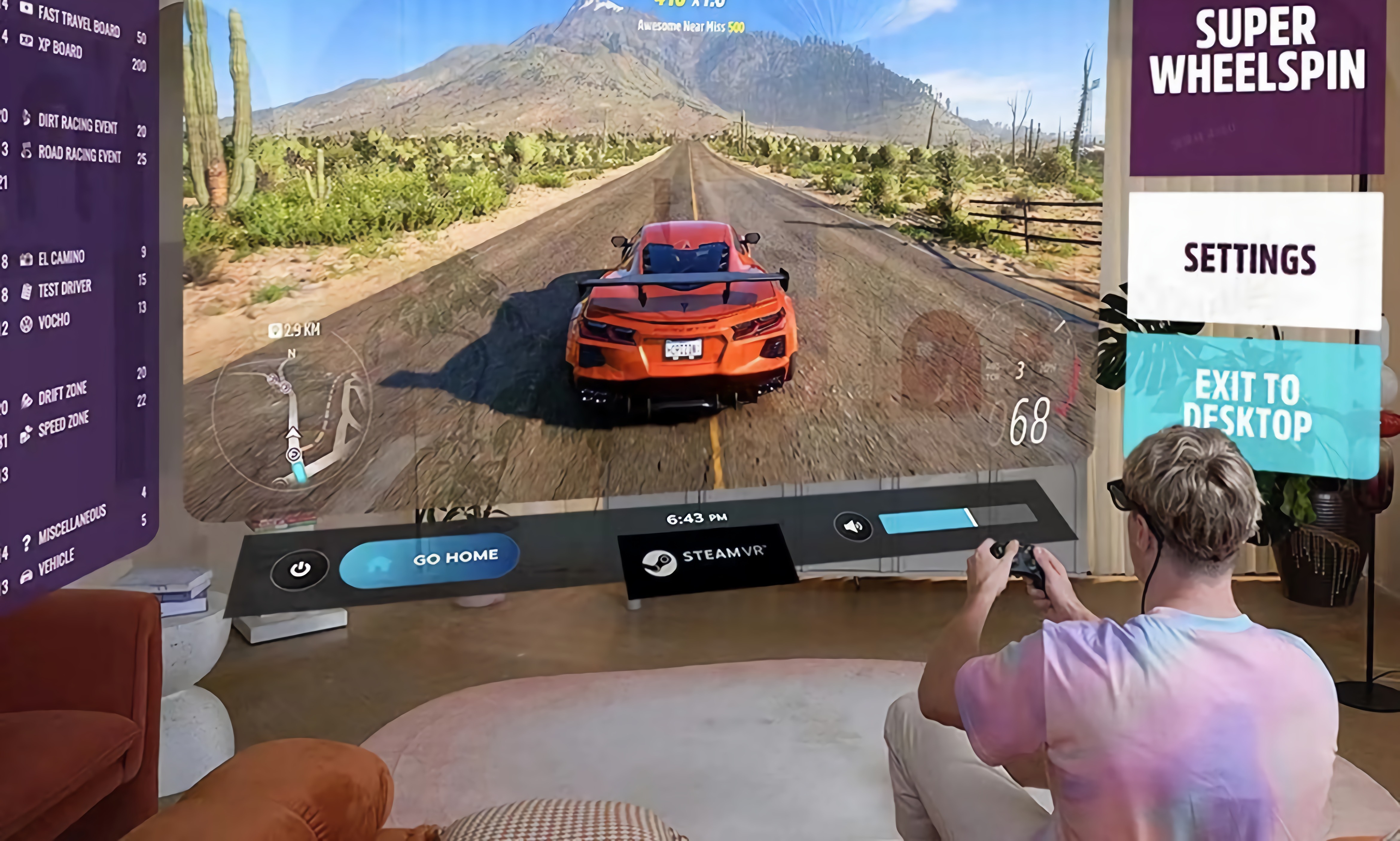1400x841 pixels.
Task: Select the Speed Zone entry
Action: pos(63,425)
